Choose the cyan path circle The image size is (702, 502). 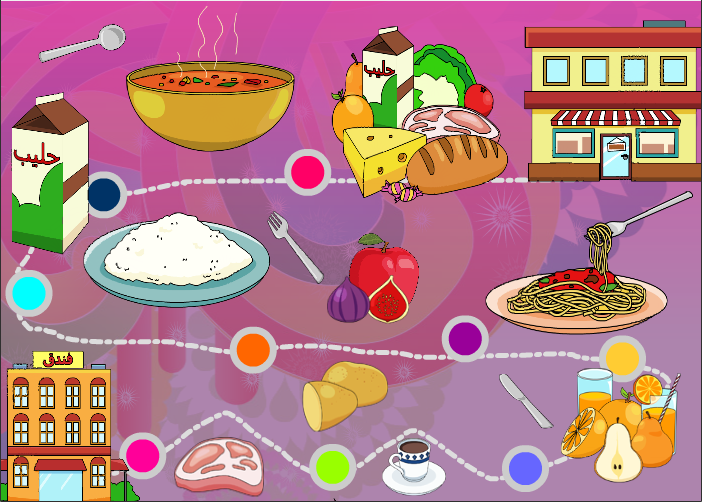[x=28, y=293]
